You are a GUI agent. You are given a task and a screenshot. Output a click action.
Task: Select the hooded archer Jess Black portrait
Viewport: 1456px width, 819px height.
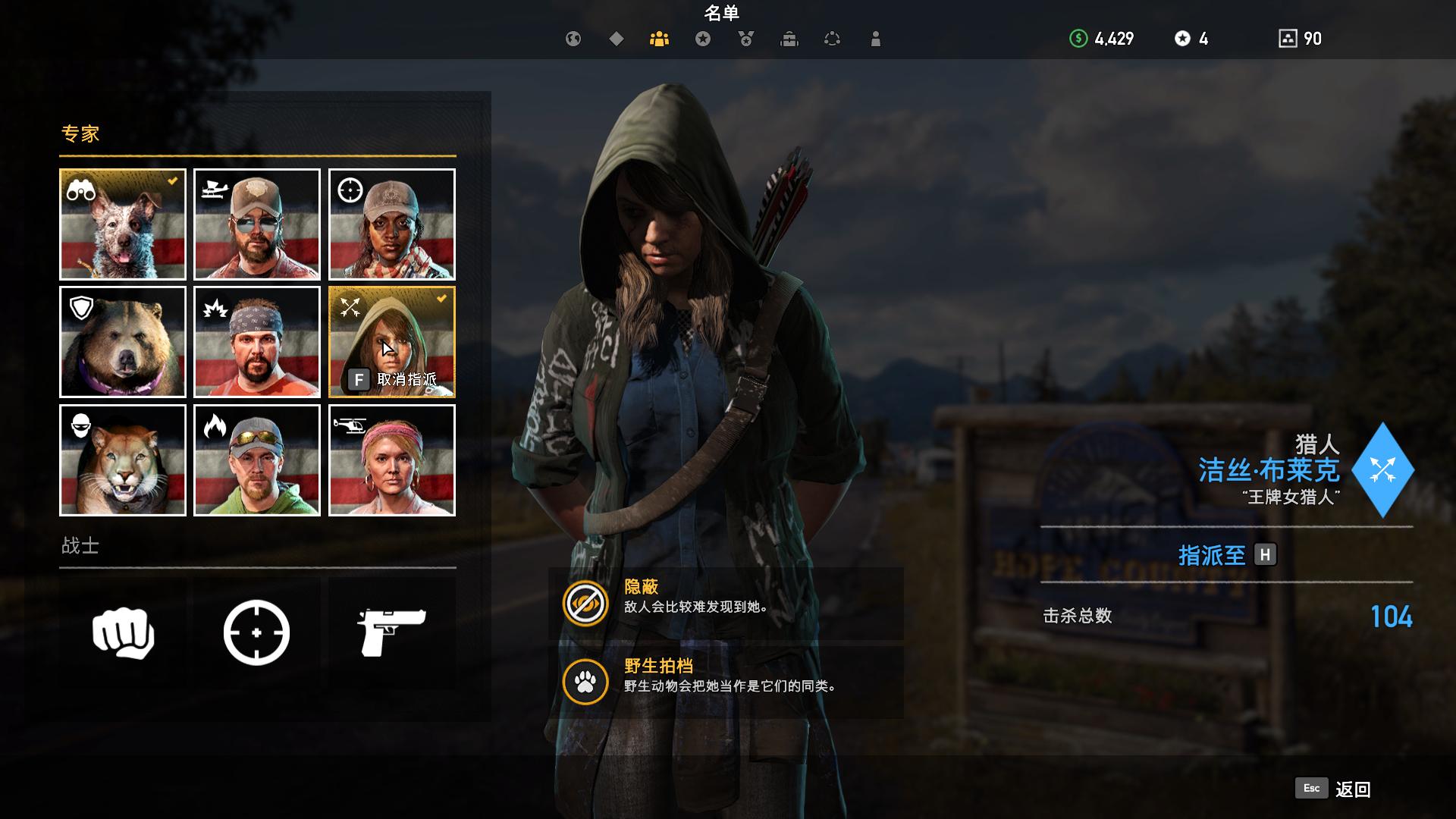click(x=392, y=342)
